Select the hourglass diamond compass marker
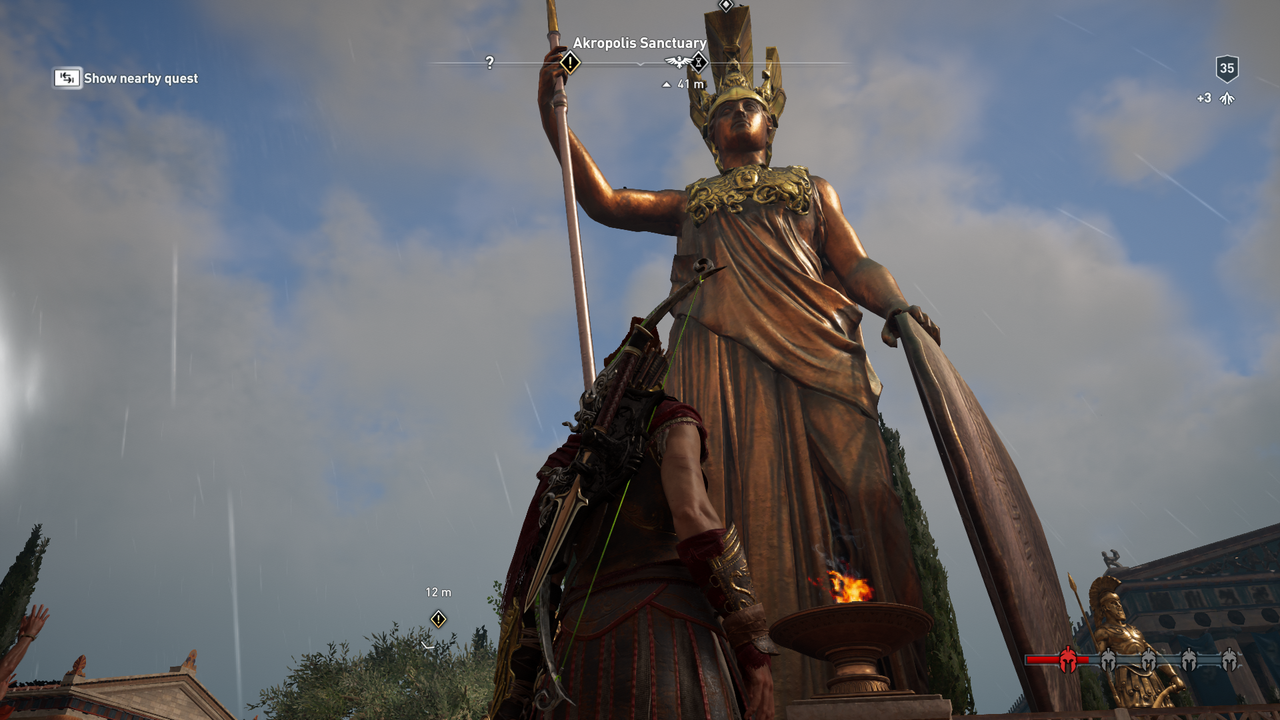This screenshot has height=720, width=1280. tap(699, 63)
